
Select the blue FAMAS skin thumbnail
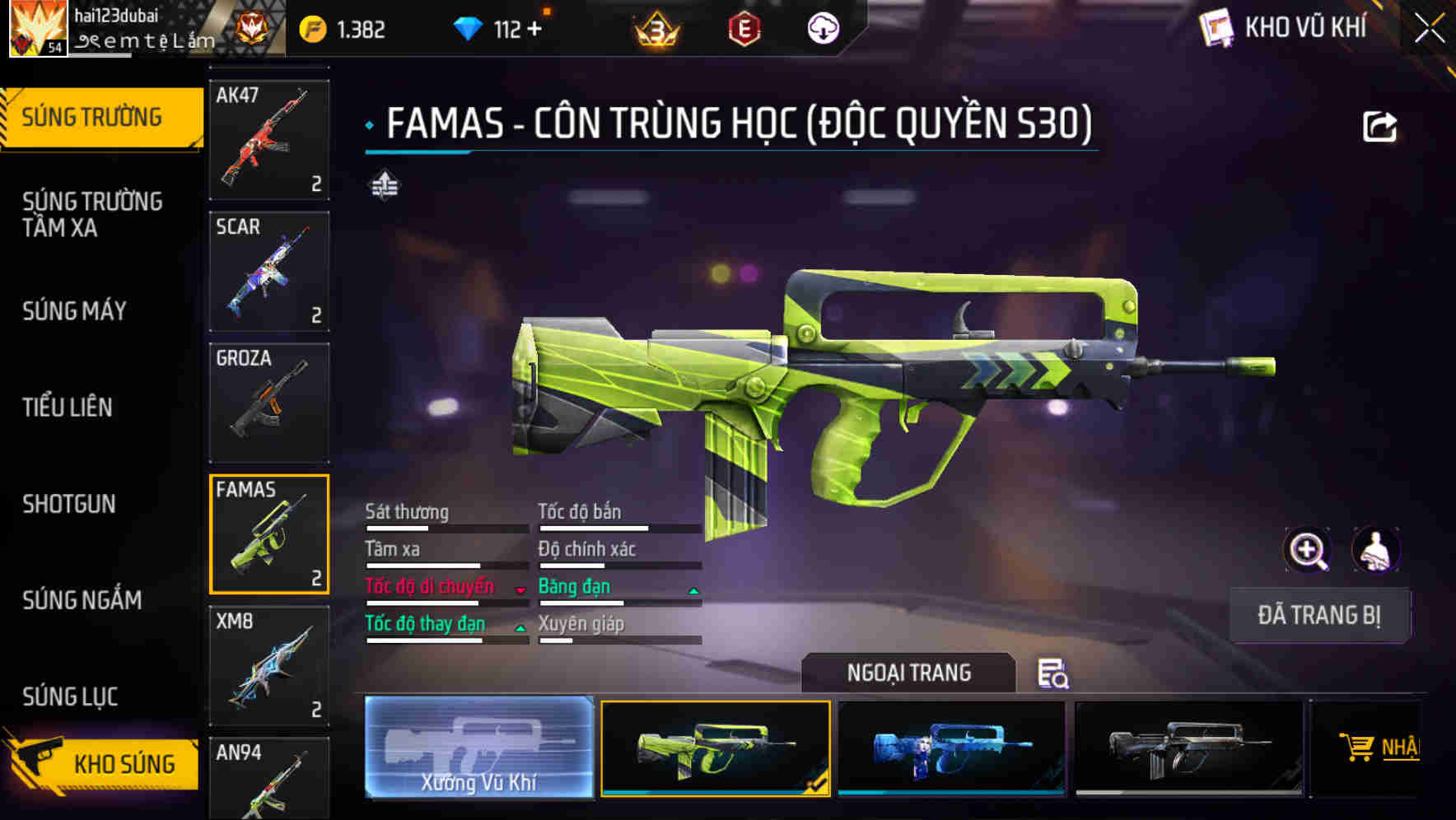click(951, 748)
